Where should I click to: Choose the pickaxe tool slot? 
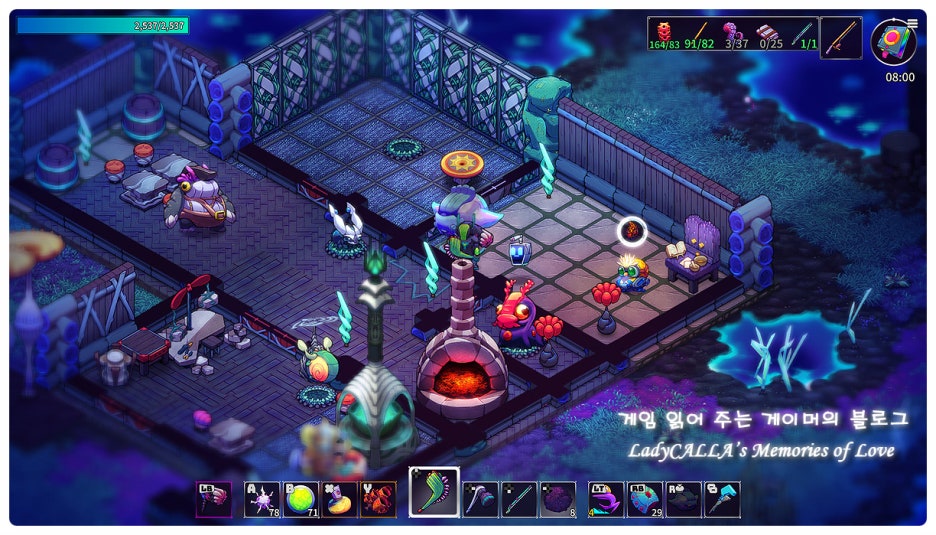coord(480,498)
